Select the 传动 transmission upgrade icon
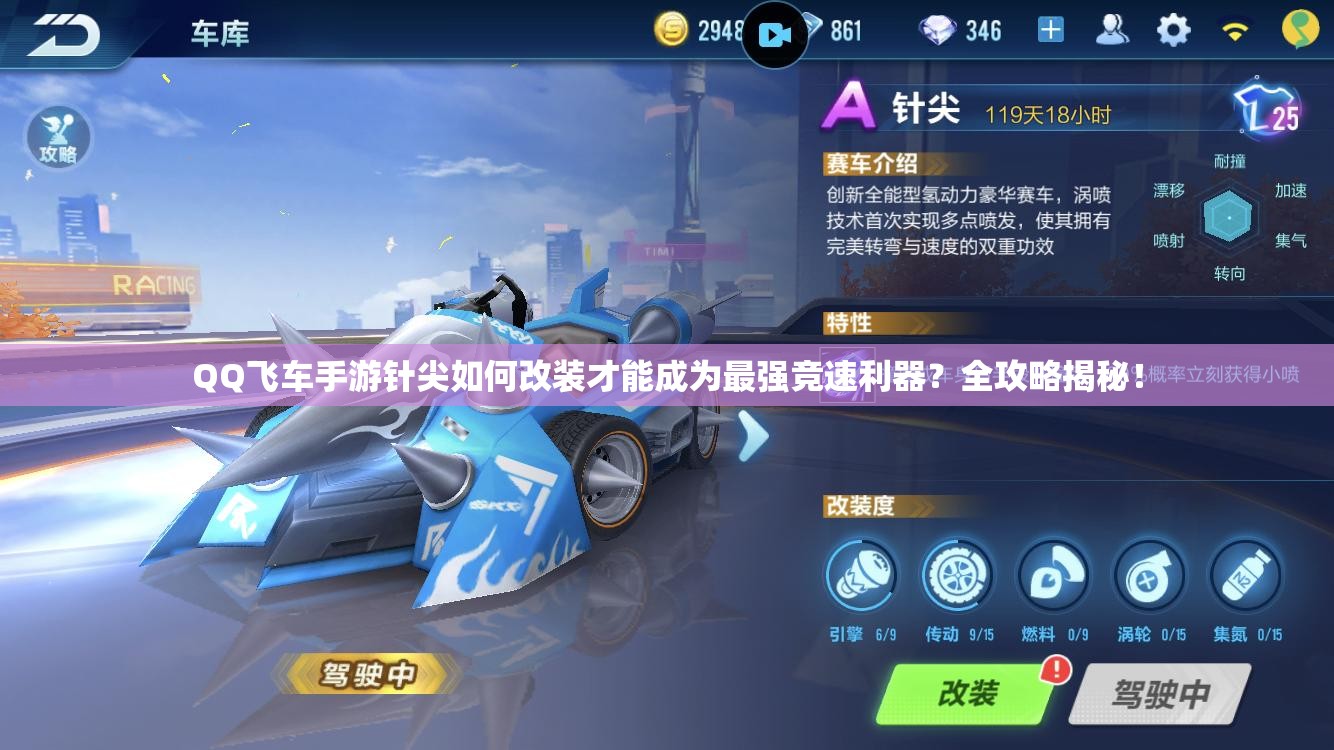 (957, 578)
